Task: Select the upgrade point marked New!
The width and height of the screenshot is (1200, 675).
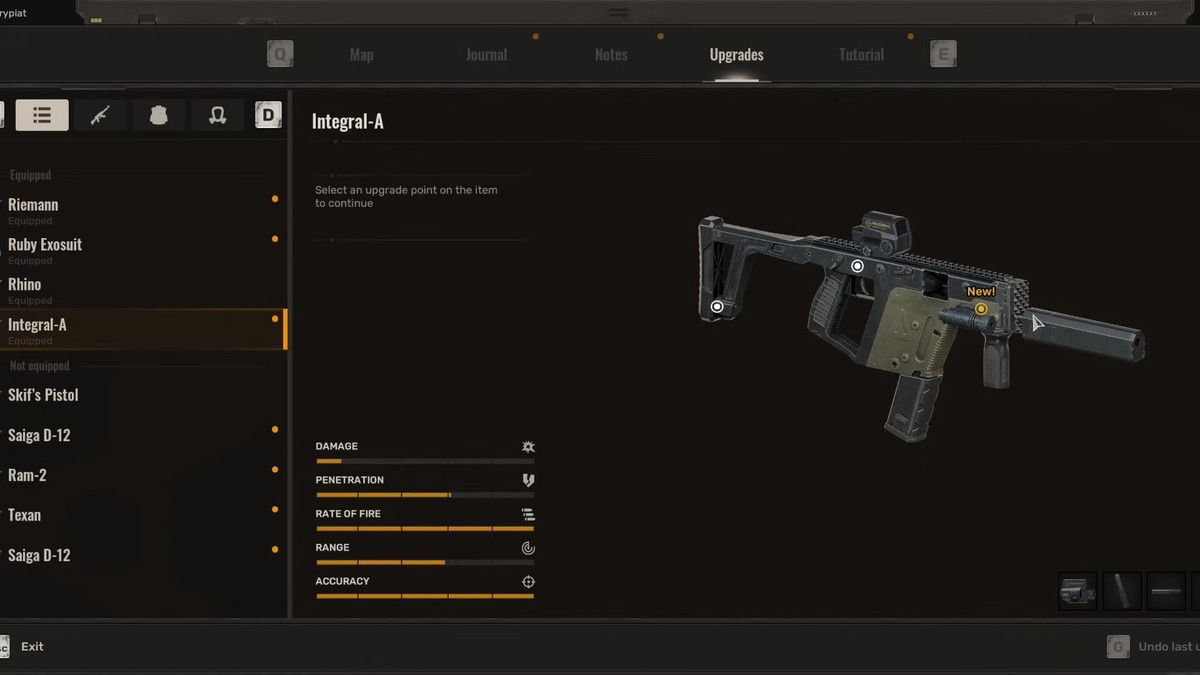Action: (981, 309)
